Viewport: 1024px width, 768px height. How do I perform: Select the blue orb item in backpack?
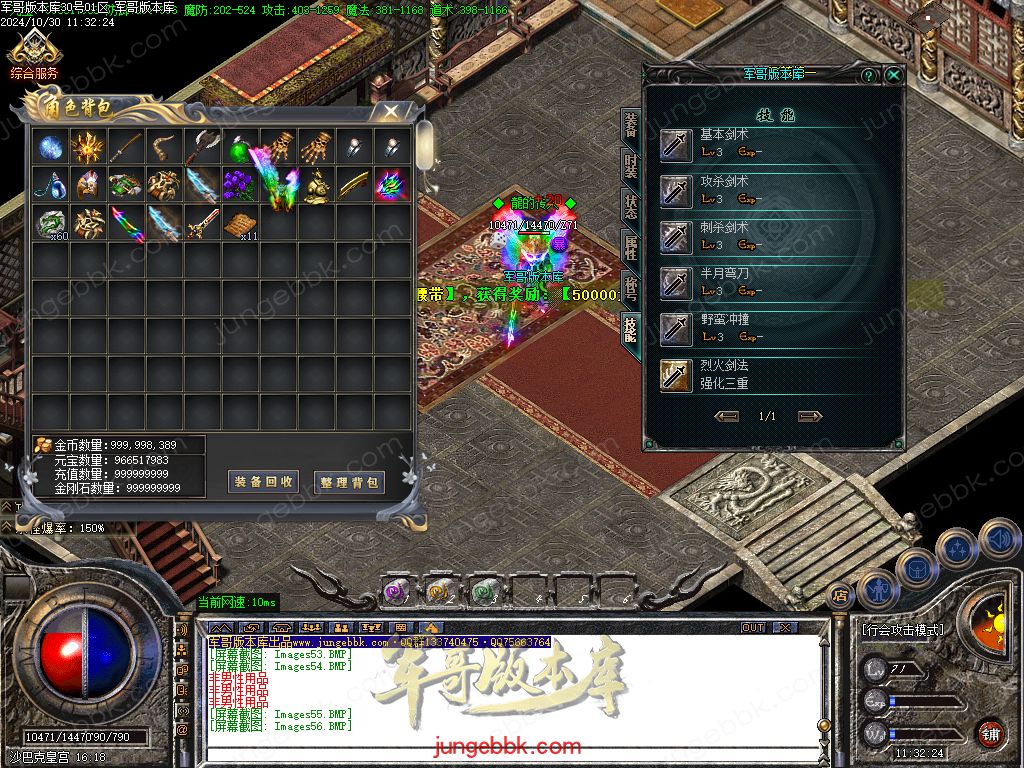coord(50,148)
